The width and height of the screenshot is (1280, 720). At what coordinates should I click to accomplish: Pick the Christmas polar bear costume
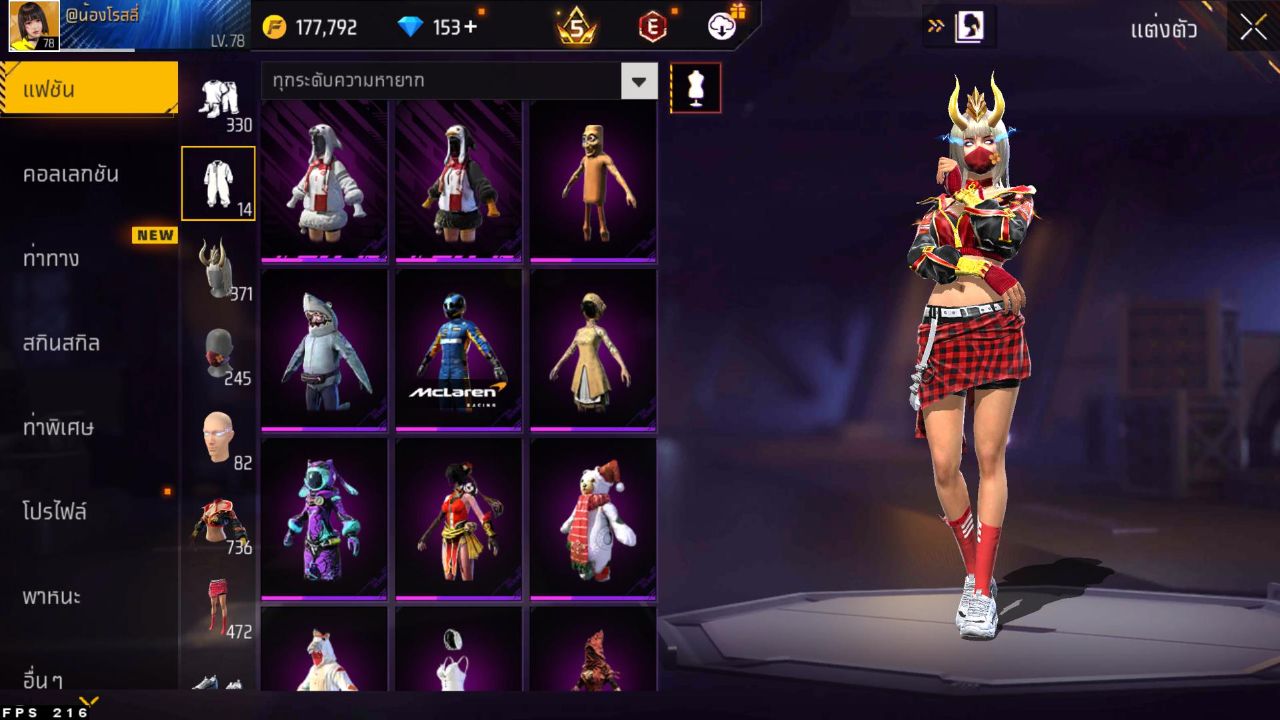[593, 518]
